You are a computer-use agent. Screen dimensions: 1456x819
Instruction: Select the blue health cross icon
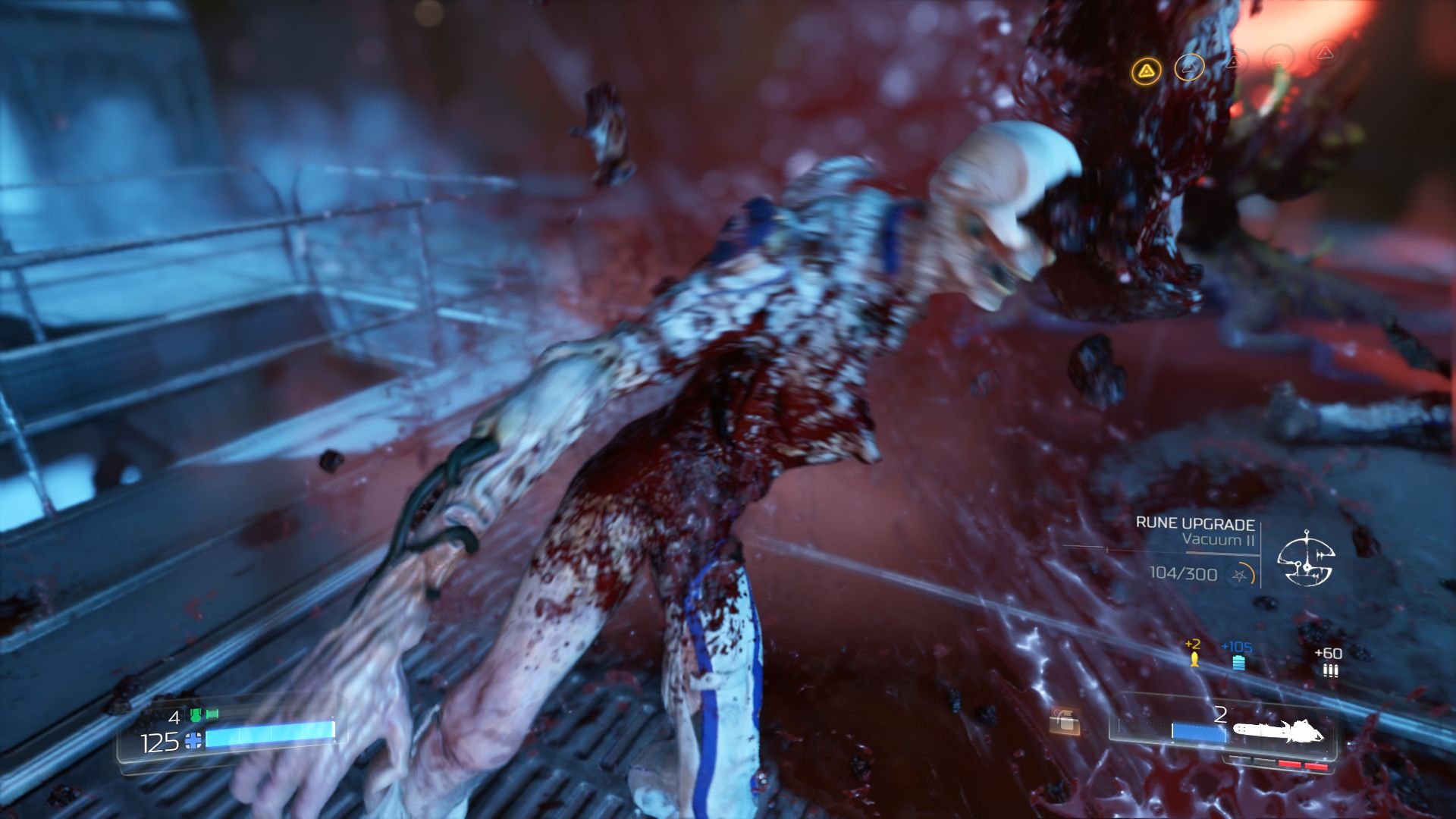tap(193, 741)
